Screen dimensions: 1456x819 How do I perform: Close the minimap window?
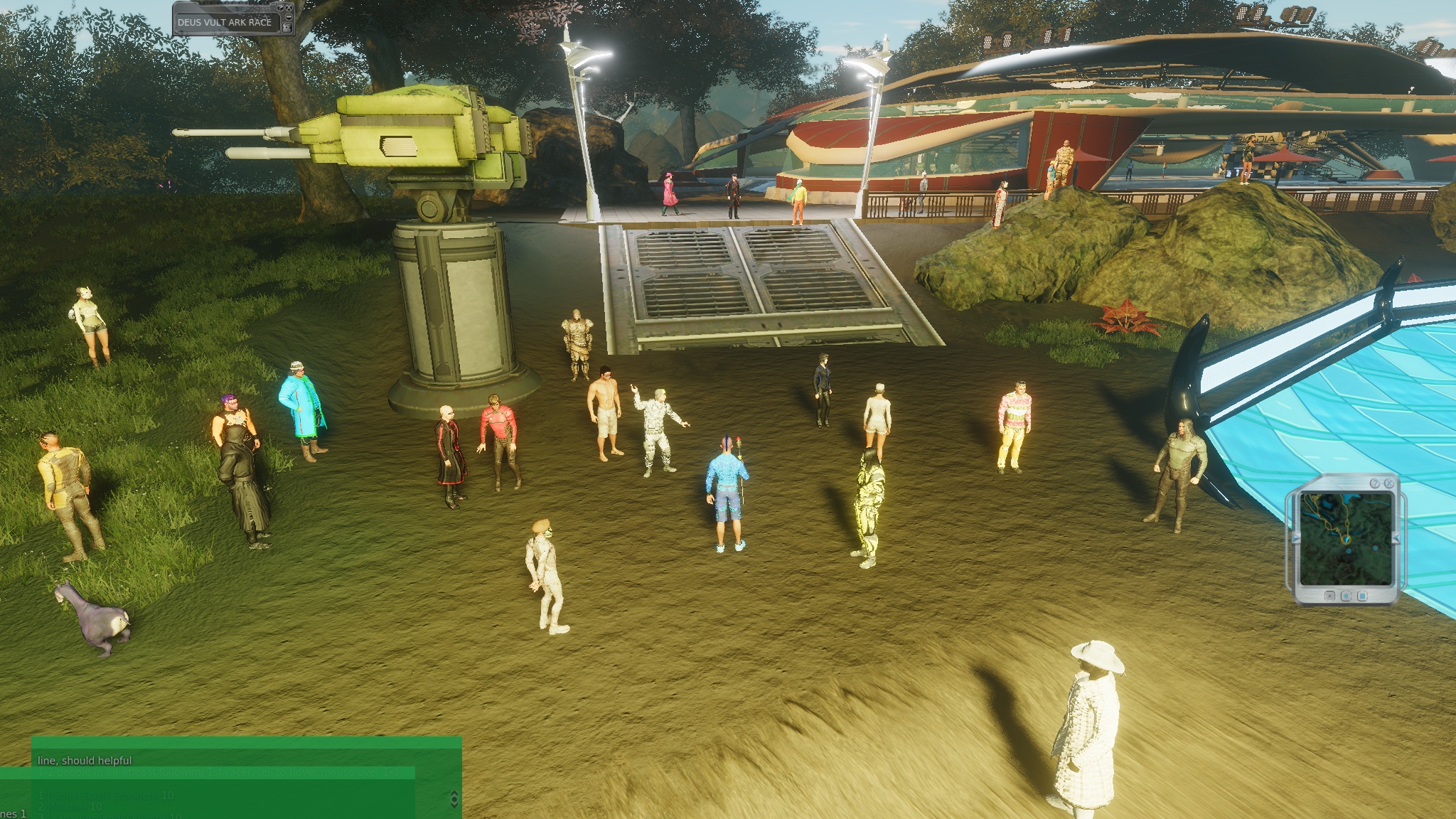pyautogui.click(x=1389, y=483)
